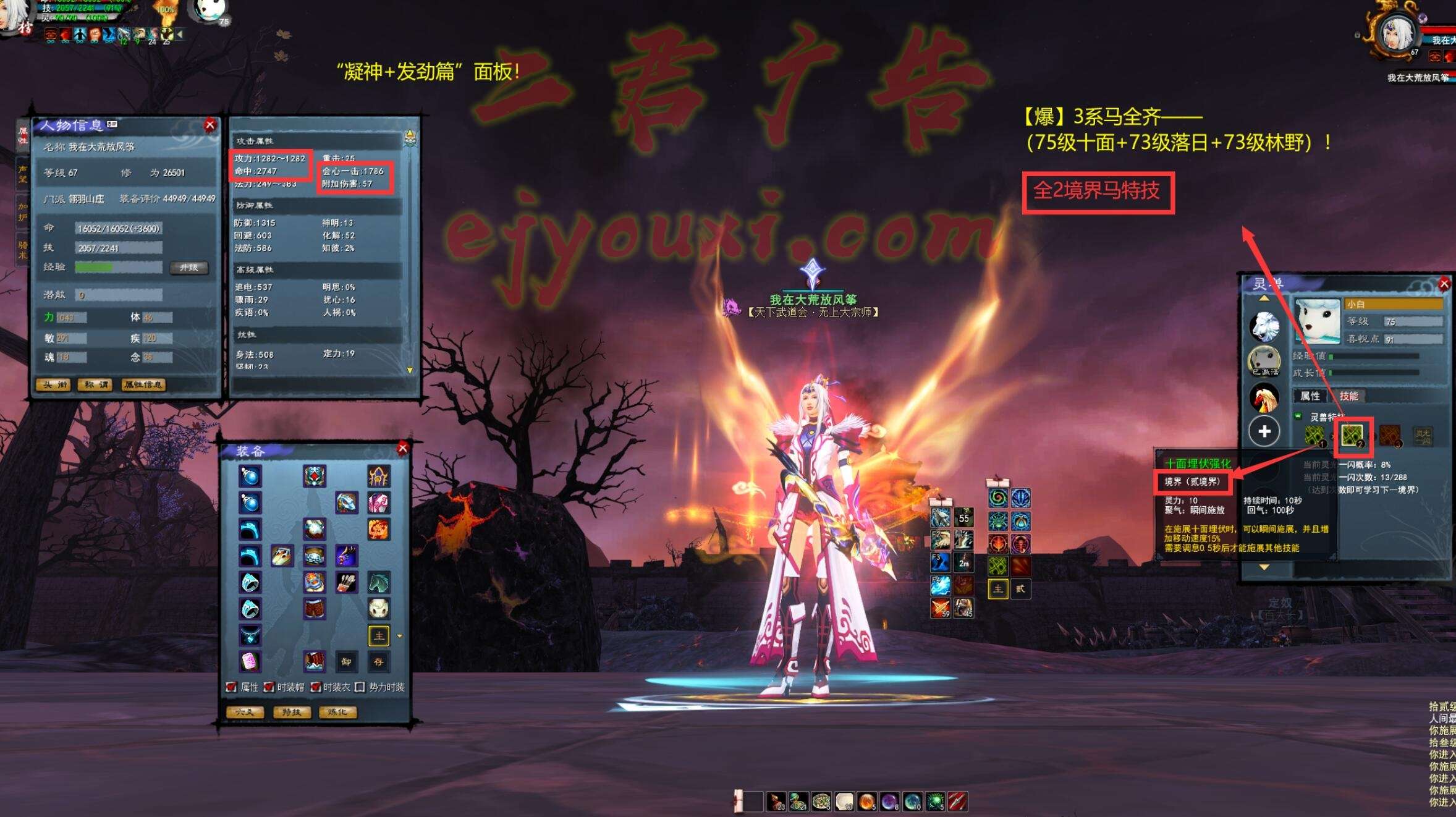The width and height of the screenshot is (1456, 817).
Task: Switch to the 声望 reputation side tab
Action: [x=23, y=173]
